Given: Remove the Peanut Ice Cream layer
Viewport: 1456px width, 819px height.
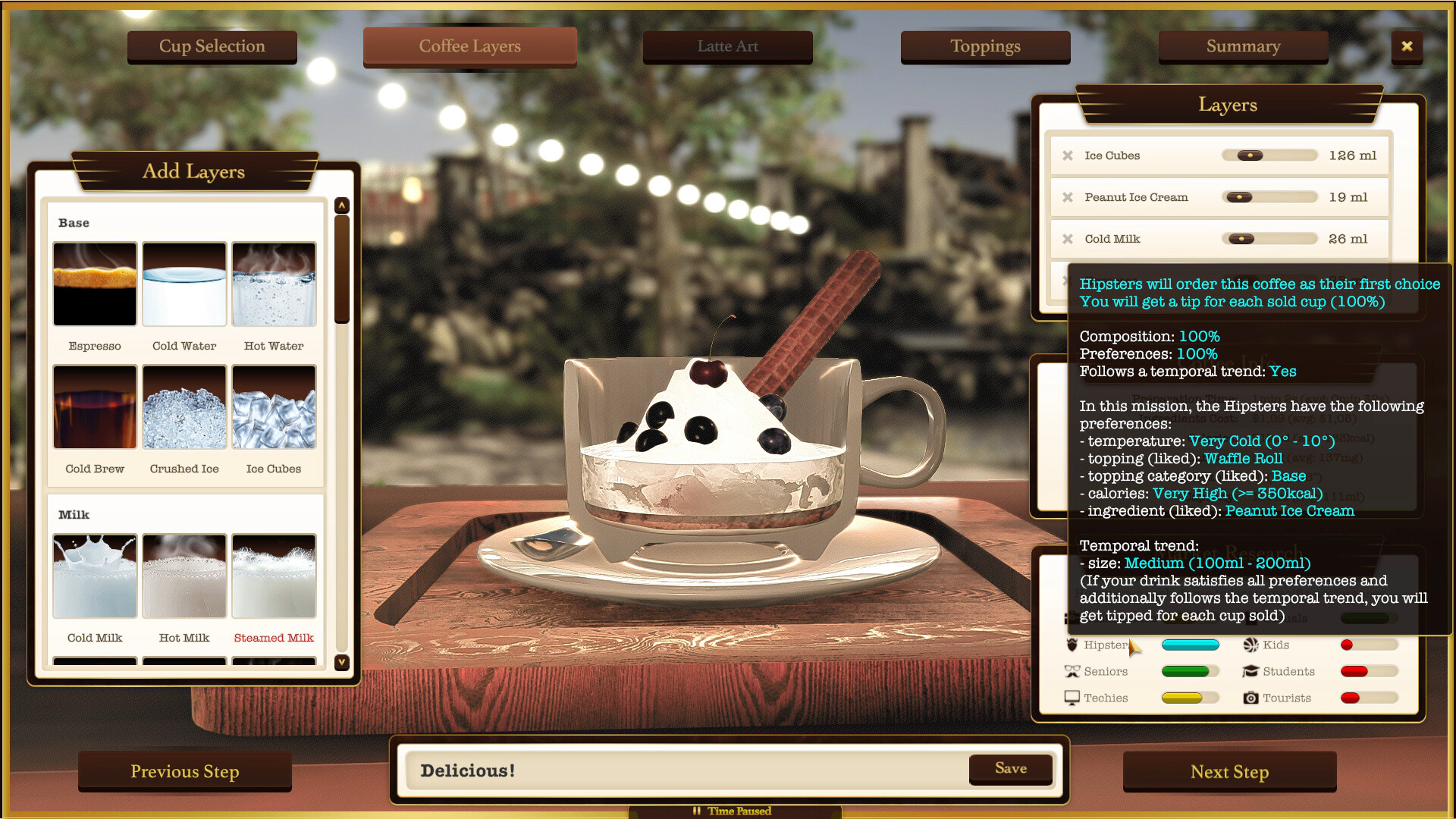Looking at the screenshot, I should [x=1069, y=196].
